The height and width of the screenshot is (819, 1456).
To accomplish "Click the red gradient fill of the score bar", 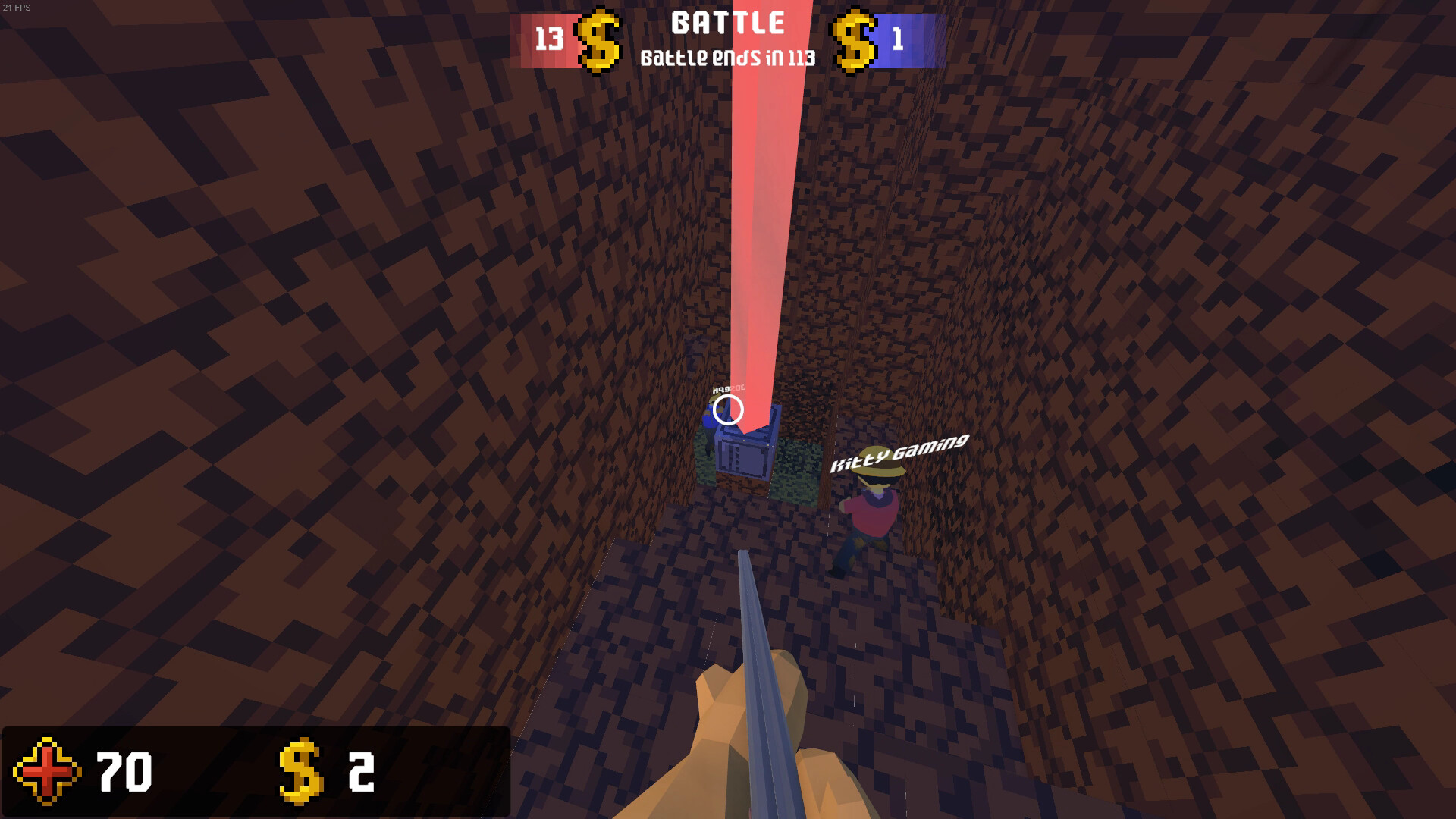I will click(x=531, y=38).
